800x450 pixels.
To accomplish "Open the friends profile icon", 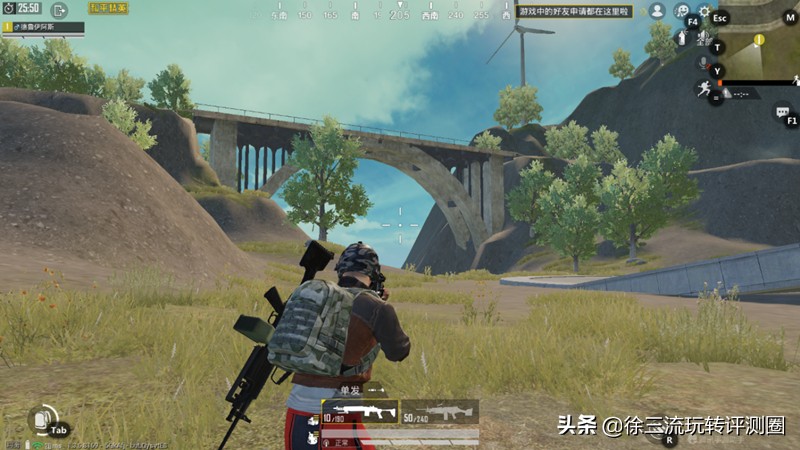I will point(657,11).
